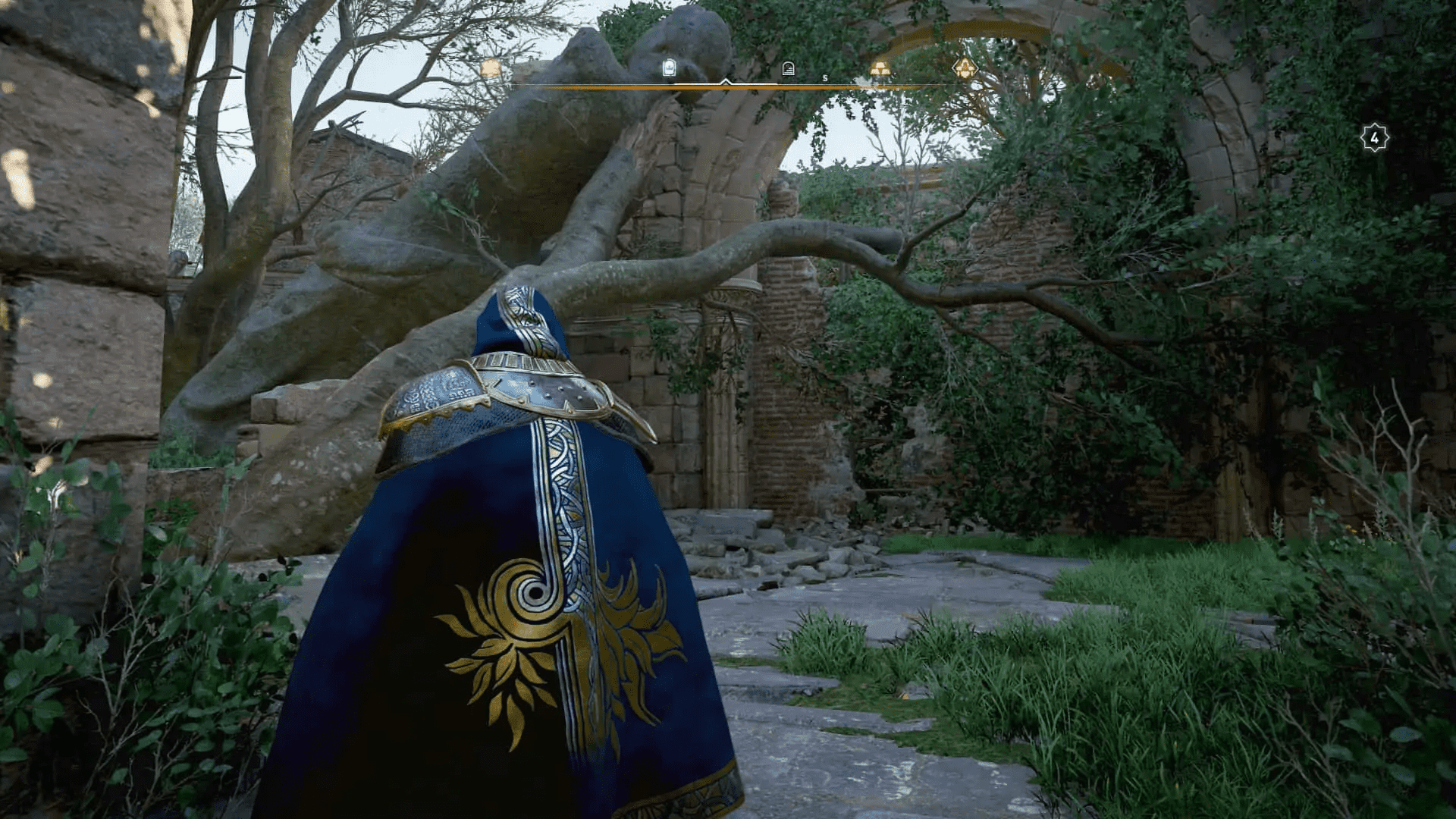
Task: Open the eight-pointed ability diamond icon
Action: coord(963,68)
